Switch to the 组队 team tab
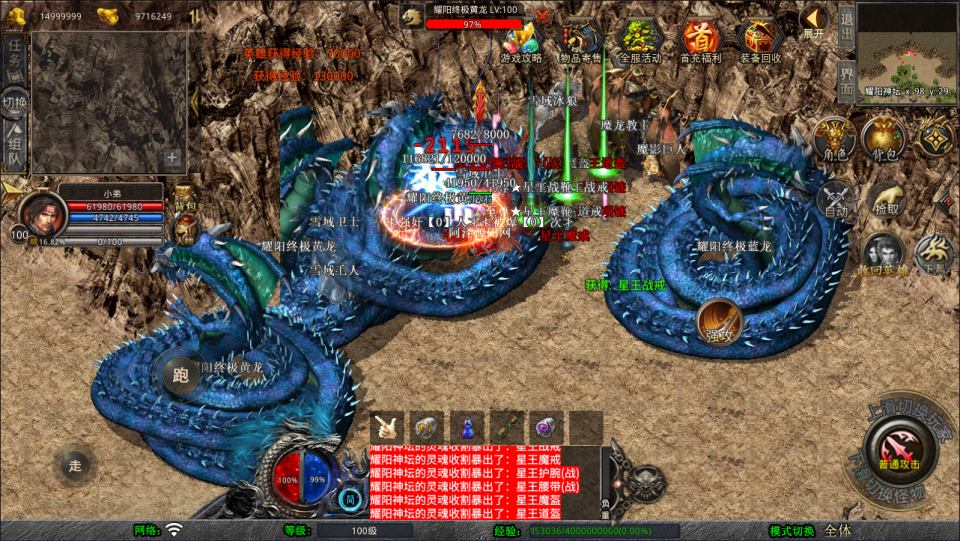 click(x=14, y=145)
